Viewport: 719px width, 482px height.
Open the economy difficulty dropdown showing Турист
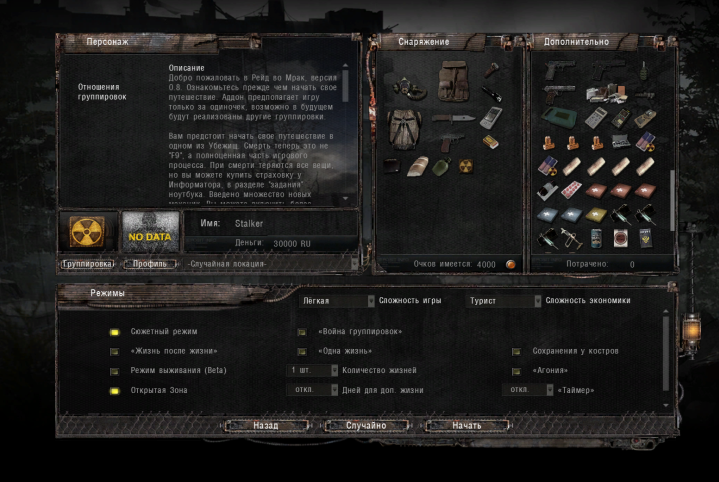tap(506, 300)
